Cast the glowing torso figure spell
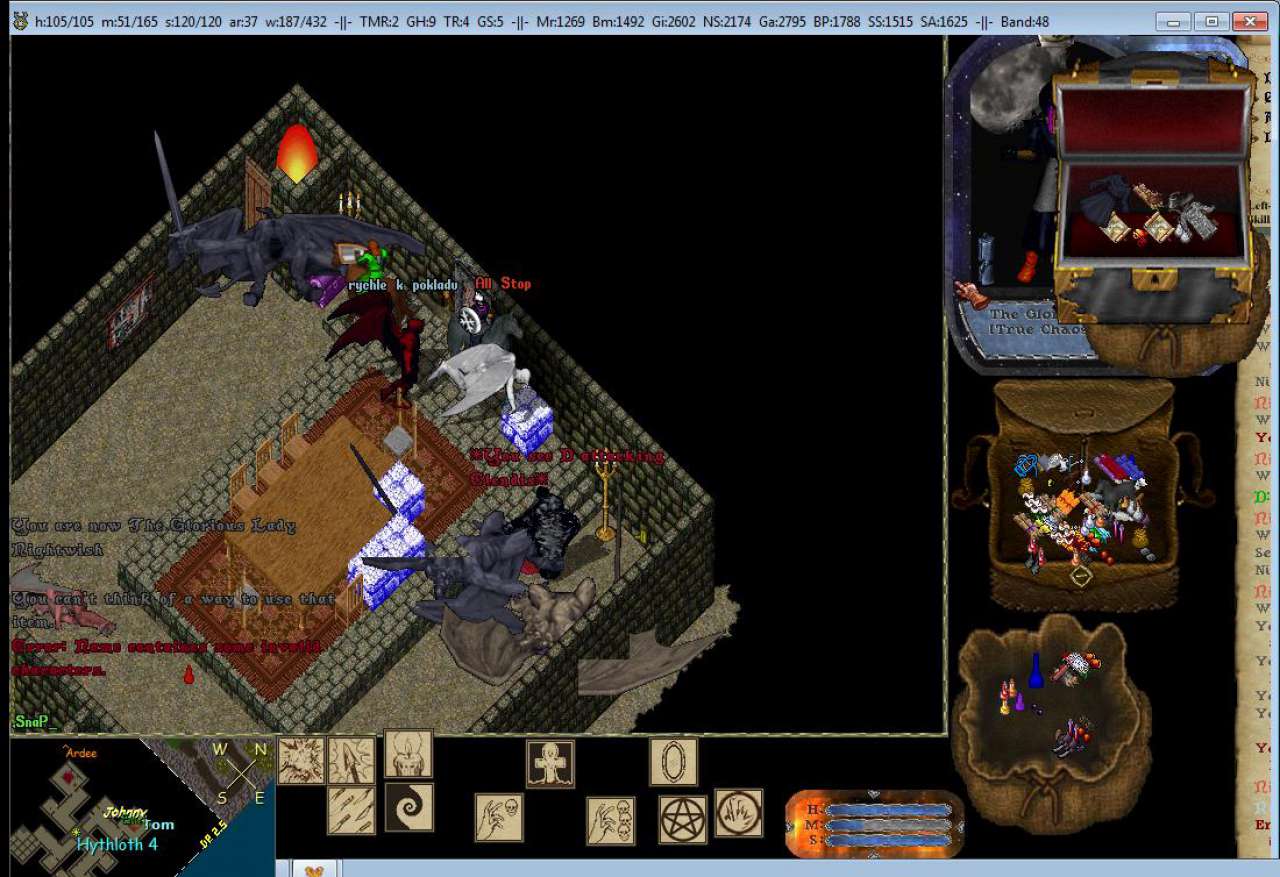 409,753
